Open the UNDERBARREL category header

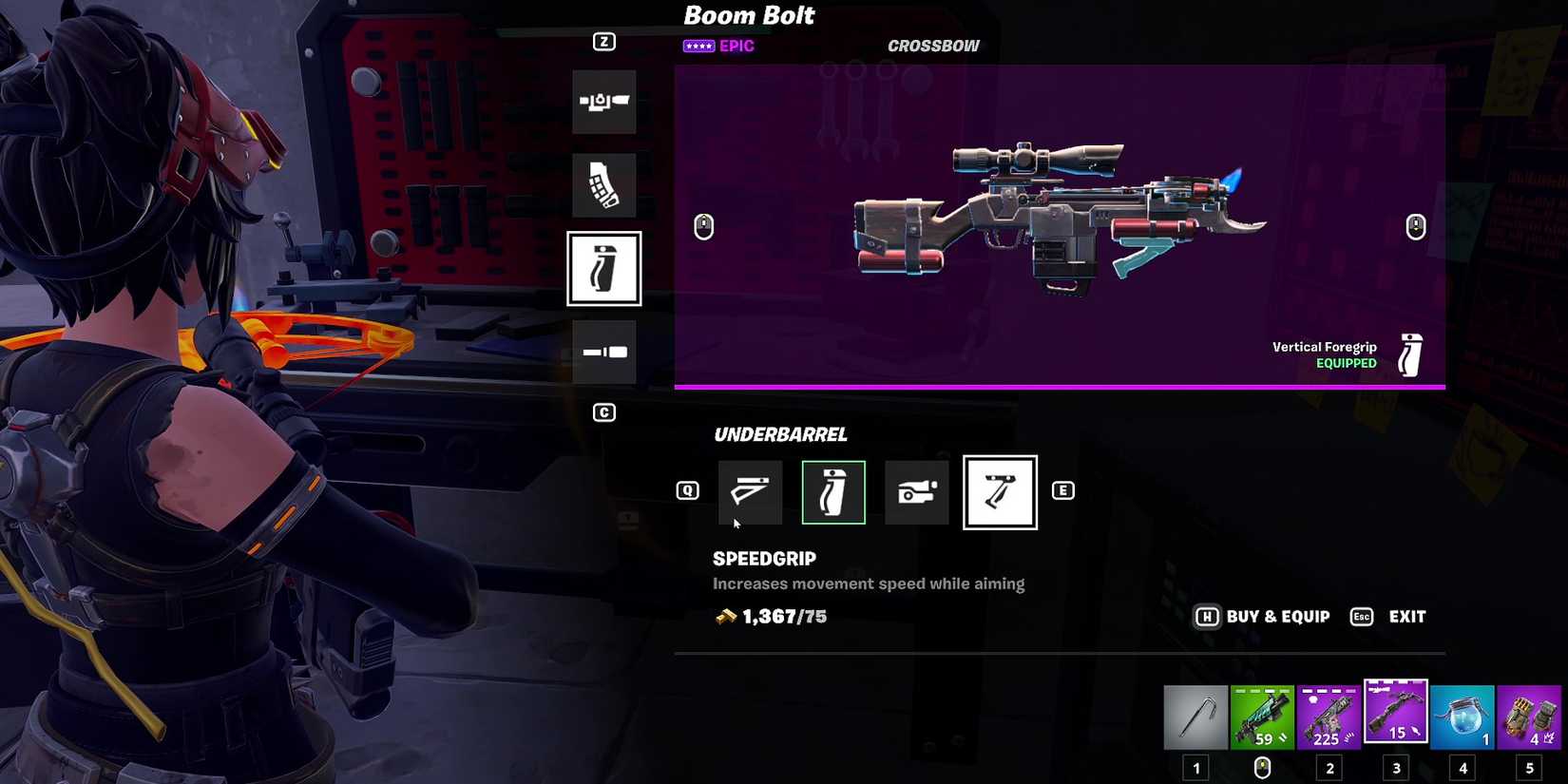[781, 434]
